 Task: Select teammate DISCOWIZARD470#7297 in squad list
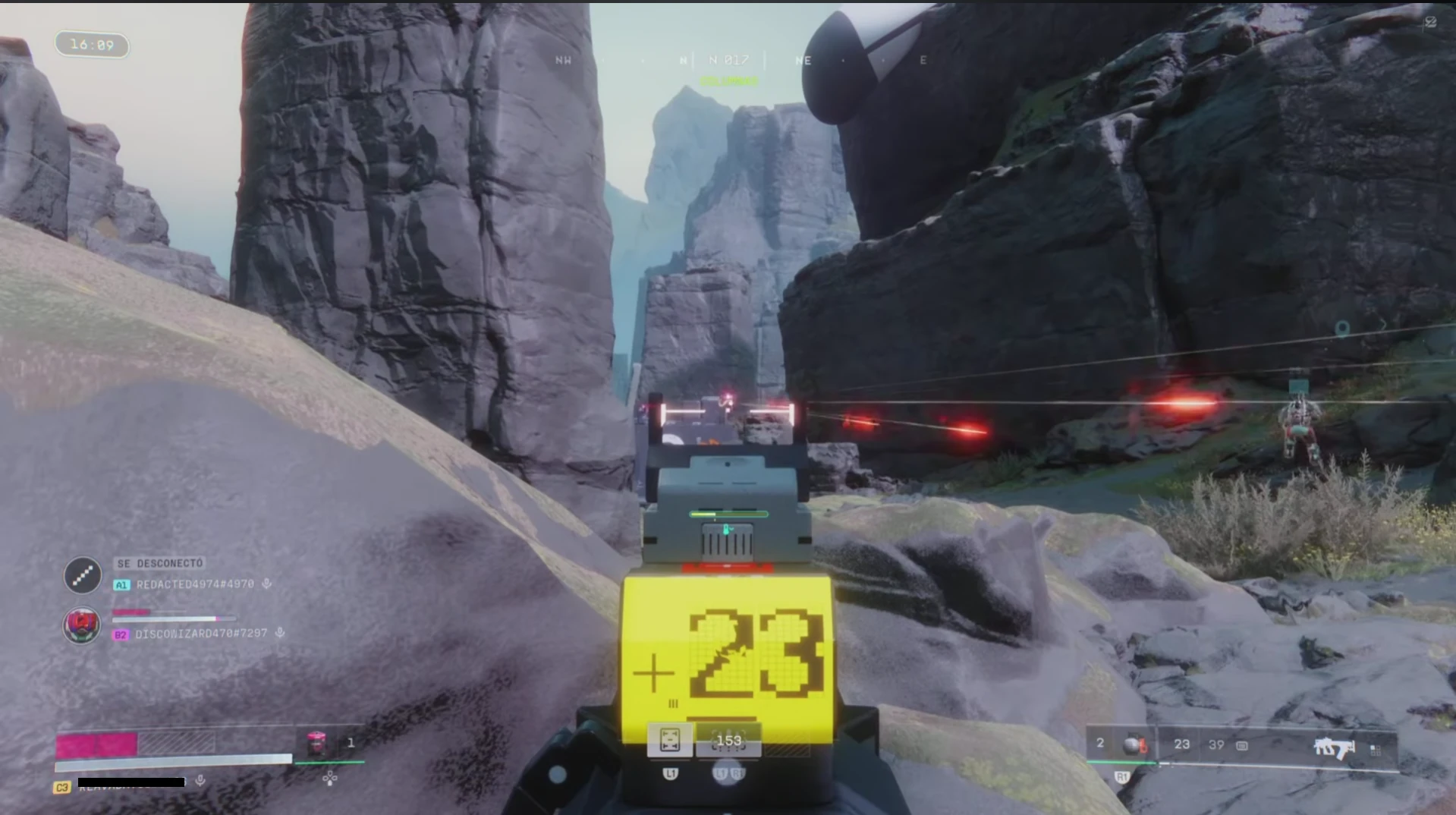click(x=201, y=634)
